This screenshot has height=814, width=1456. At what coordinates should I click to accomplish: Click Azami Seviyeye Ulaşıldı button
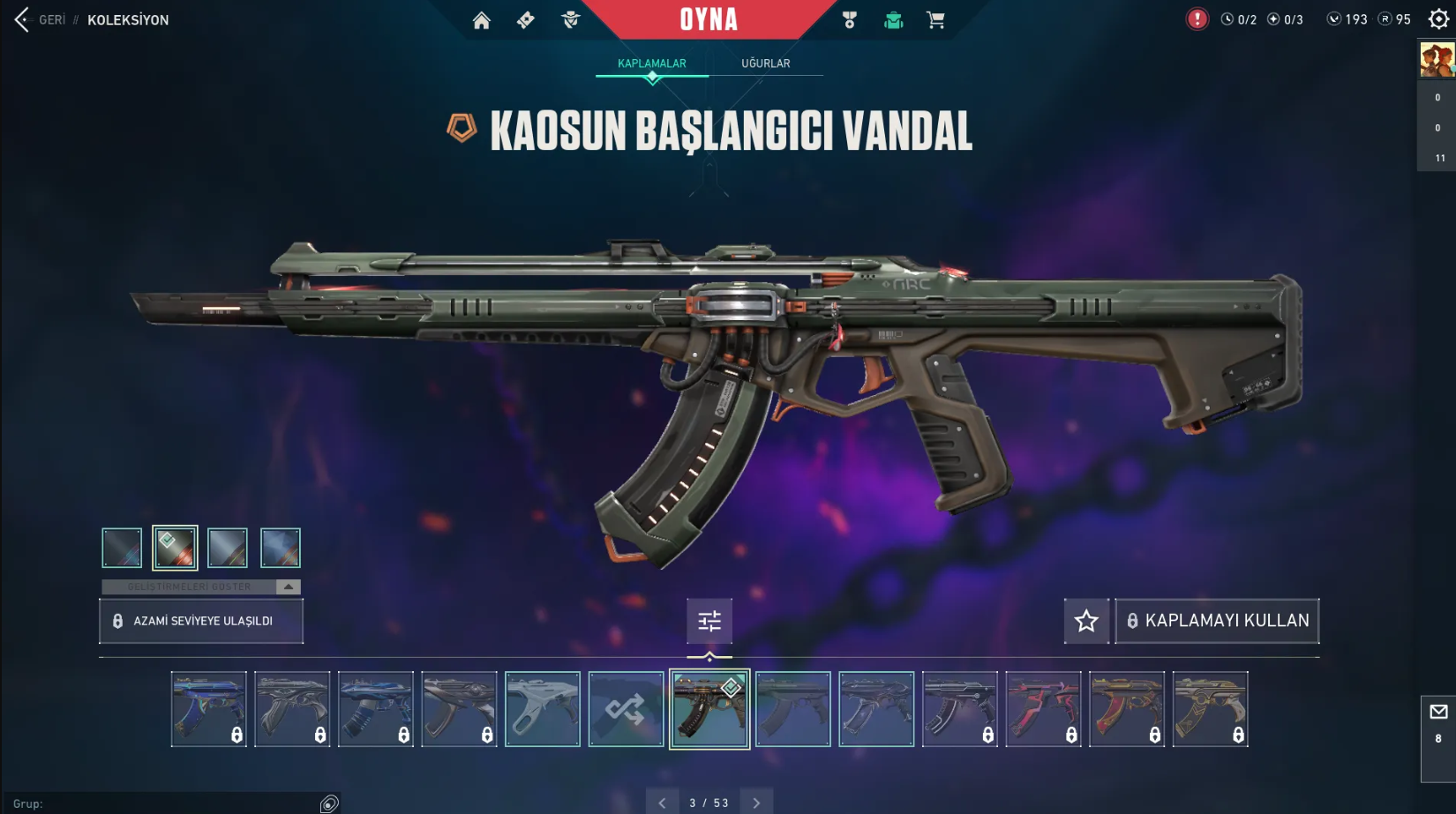pos(201,621)
